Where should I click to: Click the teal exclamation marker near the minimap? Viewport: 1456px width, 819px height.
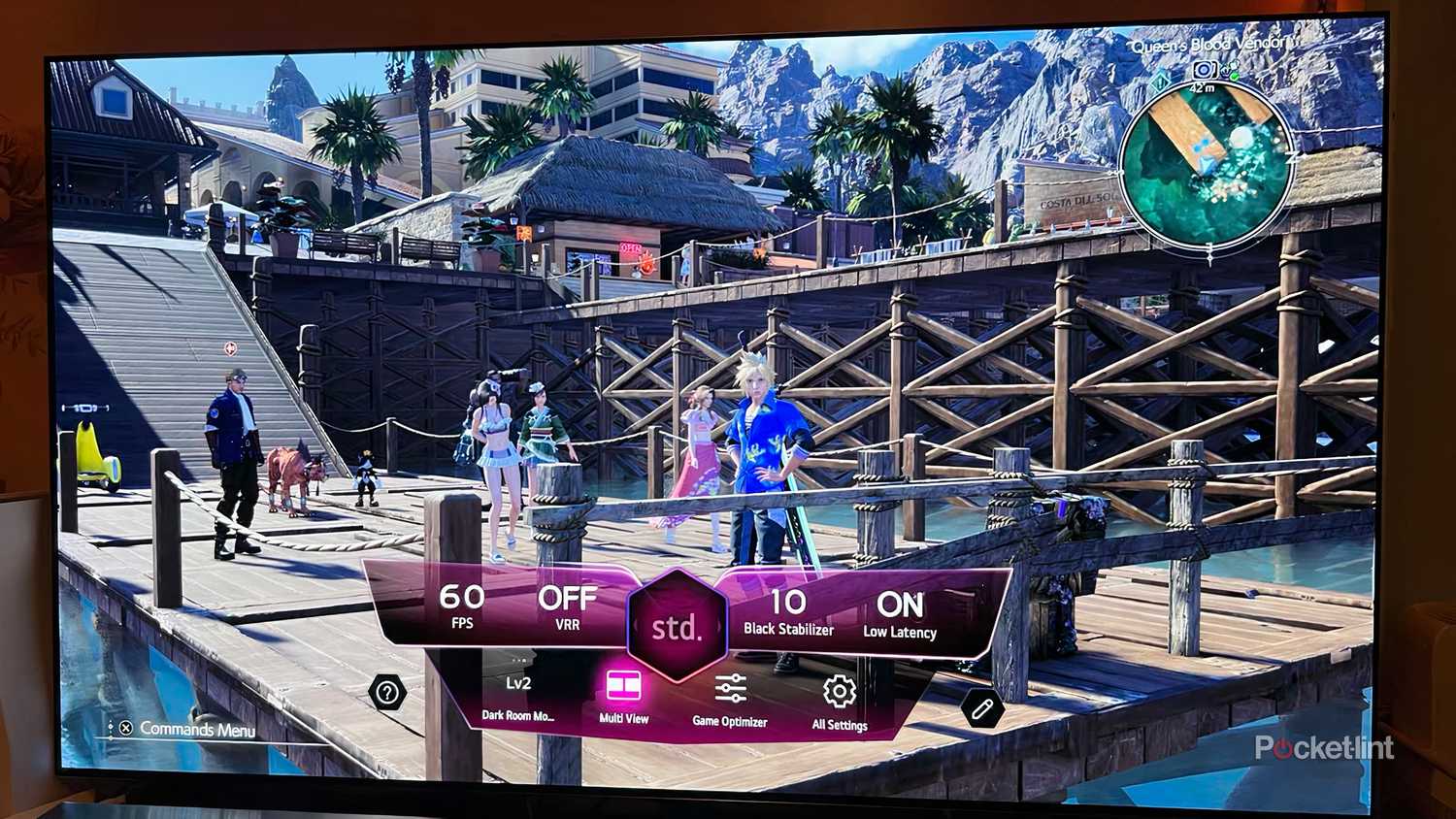(x=1160, y=82)
